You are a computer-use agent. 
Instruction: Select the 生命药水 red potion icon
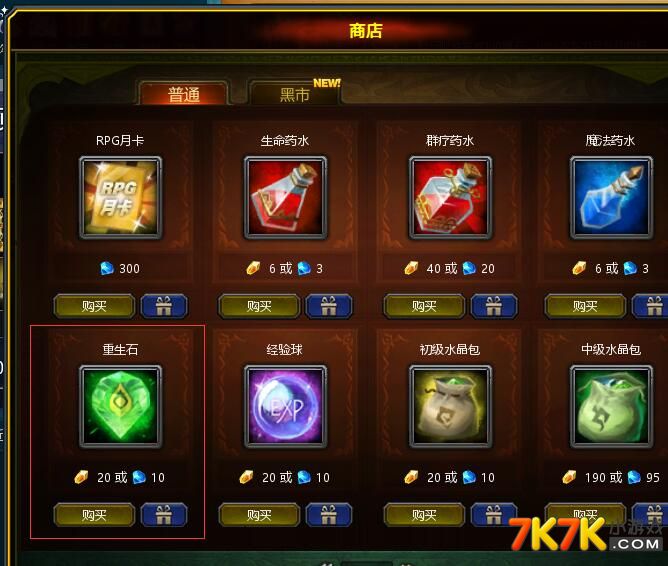pos(285,199)
